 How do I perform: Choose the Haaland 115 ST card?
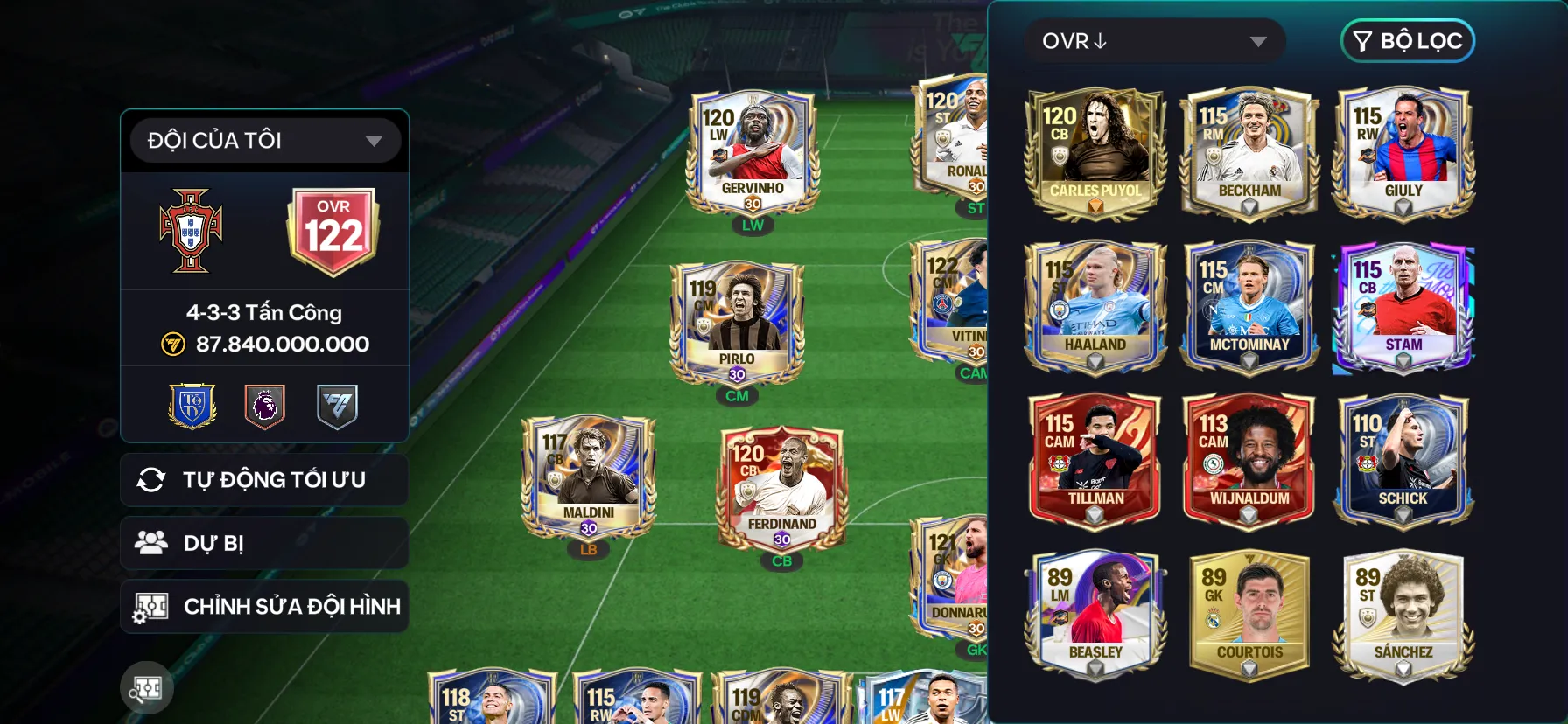click(x=1095, y=307)
